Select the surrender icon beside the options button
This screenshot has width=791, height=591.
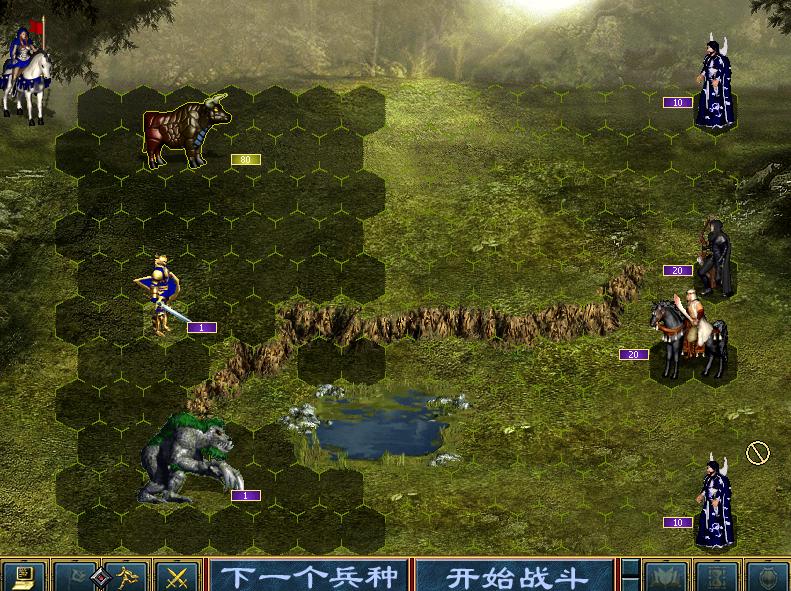click(75, 576)
